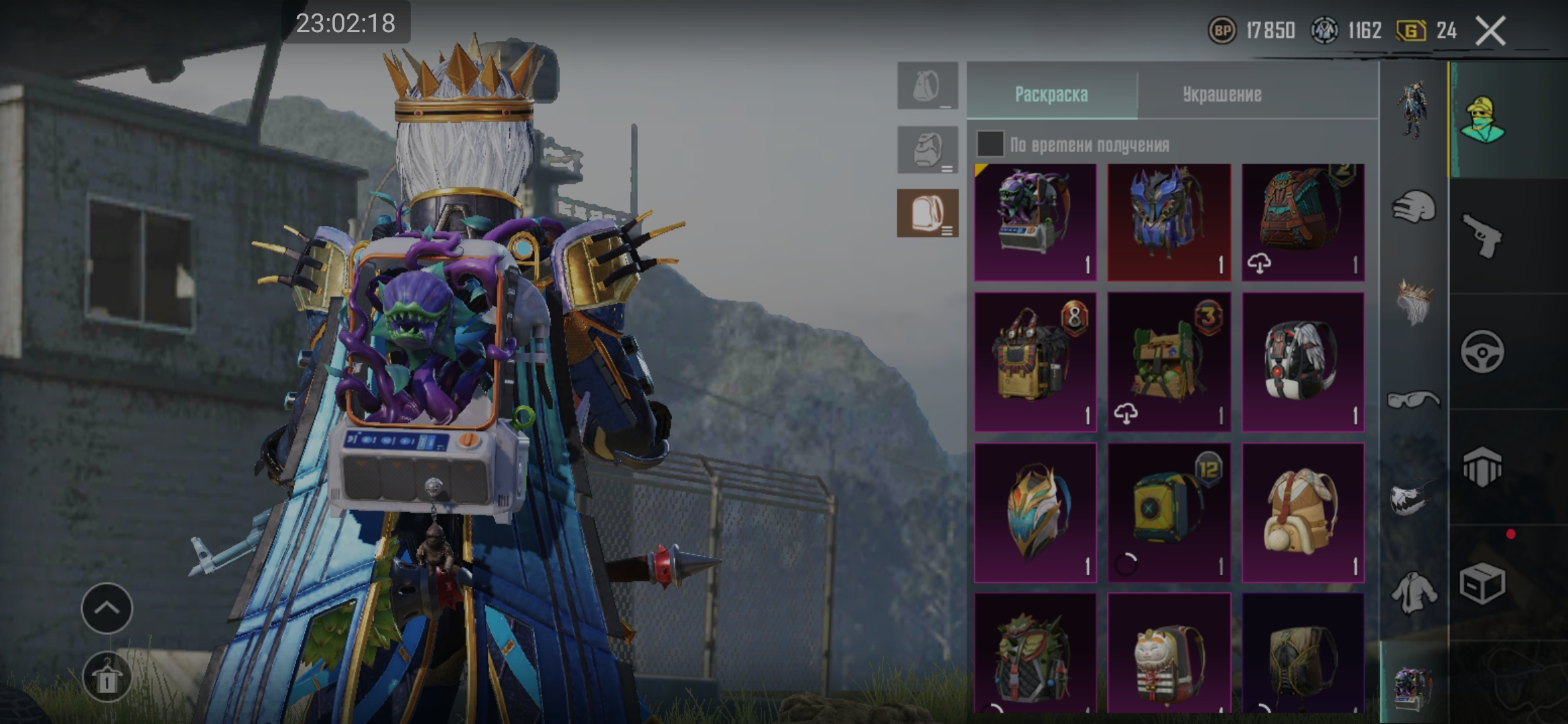Select the golden shield backpack skin
This screenshot has height=724, width=1568.
[x=1035, y=512]
